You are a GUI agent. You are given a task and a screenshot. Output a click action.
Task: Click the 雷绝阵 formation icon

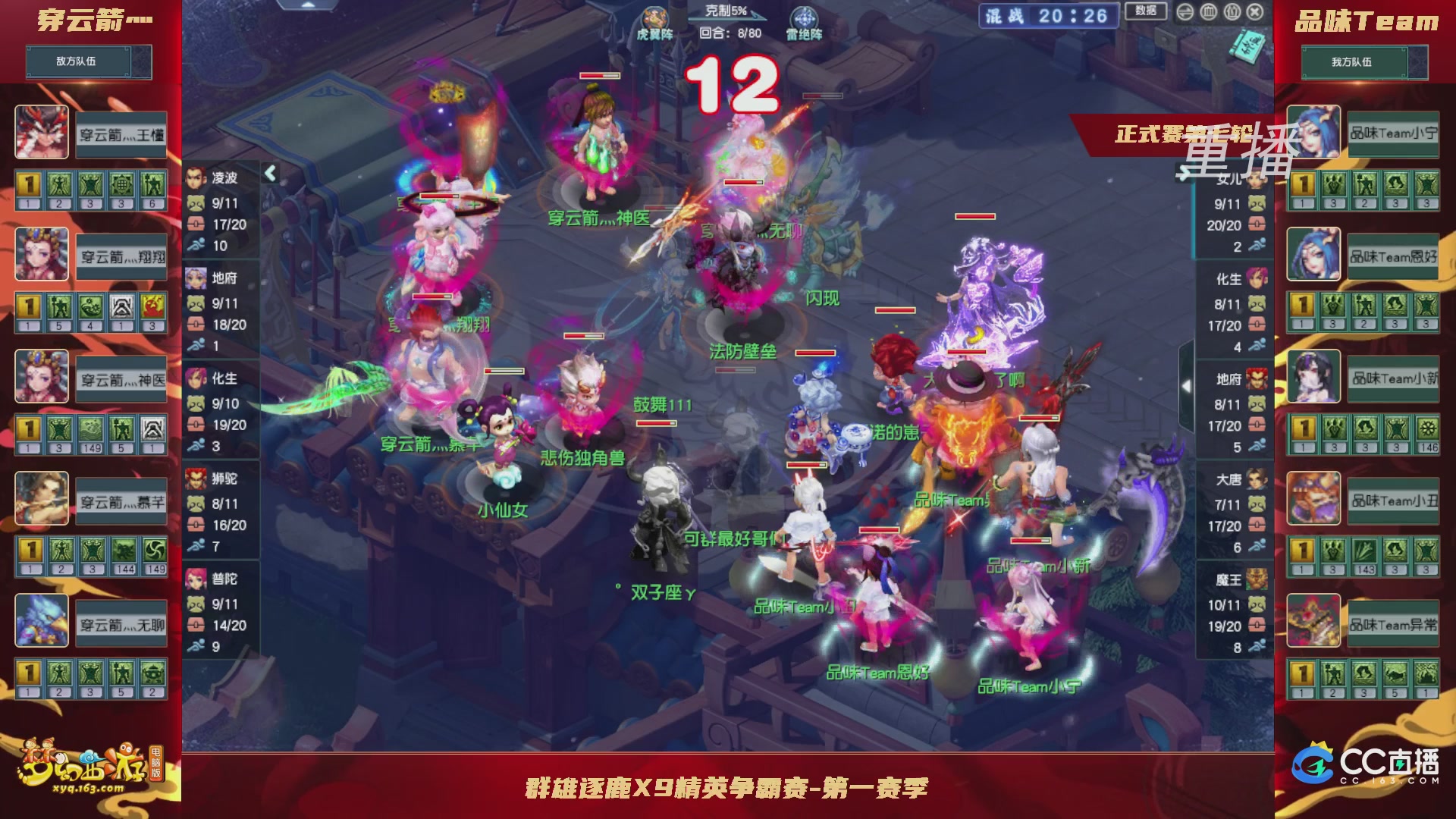point(805,17)
